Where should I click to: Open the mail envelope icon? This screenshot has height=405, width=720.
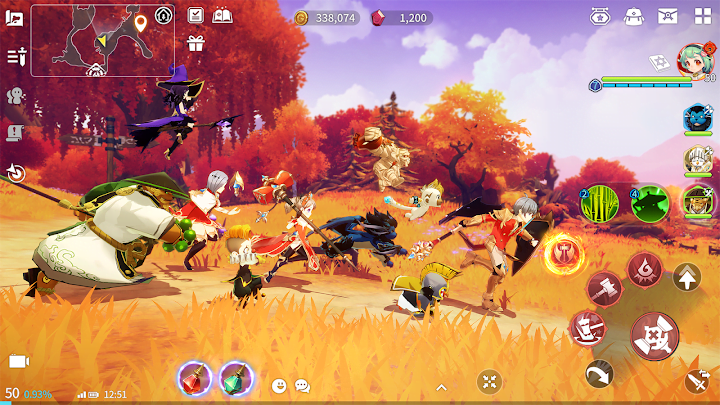(667, 16)
